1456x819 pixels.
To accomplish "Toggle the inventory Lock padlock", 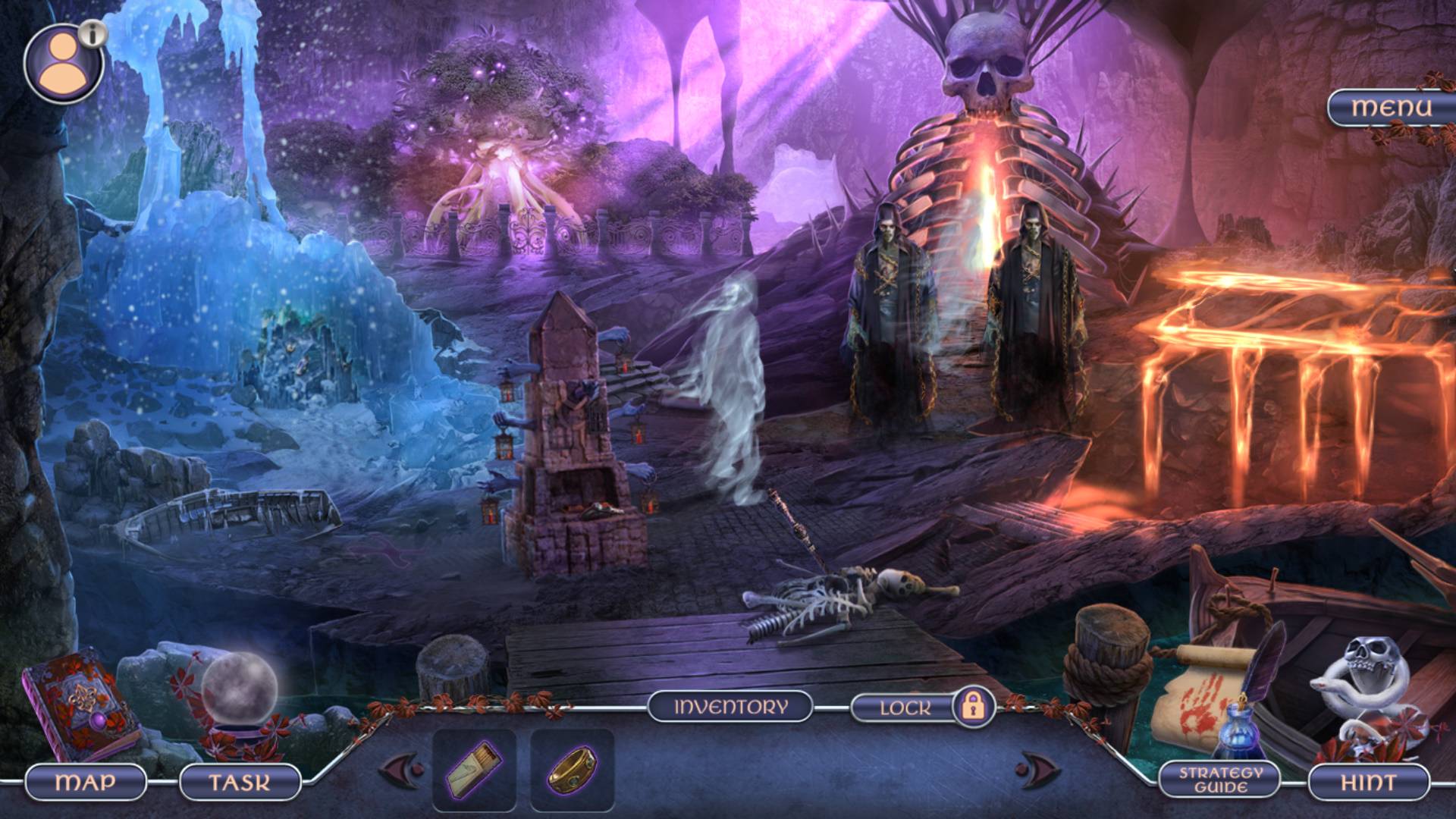I will [973, 707].
